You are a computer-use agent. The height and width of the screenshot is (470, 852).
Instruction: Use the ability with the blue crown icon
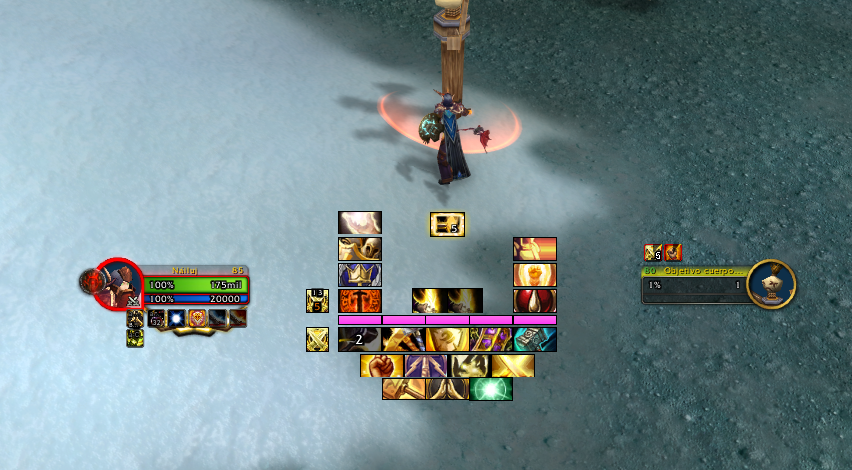point(359,275)
